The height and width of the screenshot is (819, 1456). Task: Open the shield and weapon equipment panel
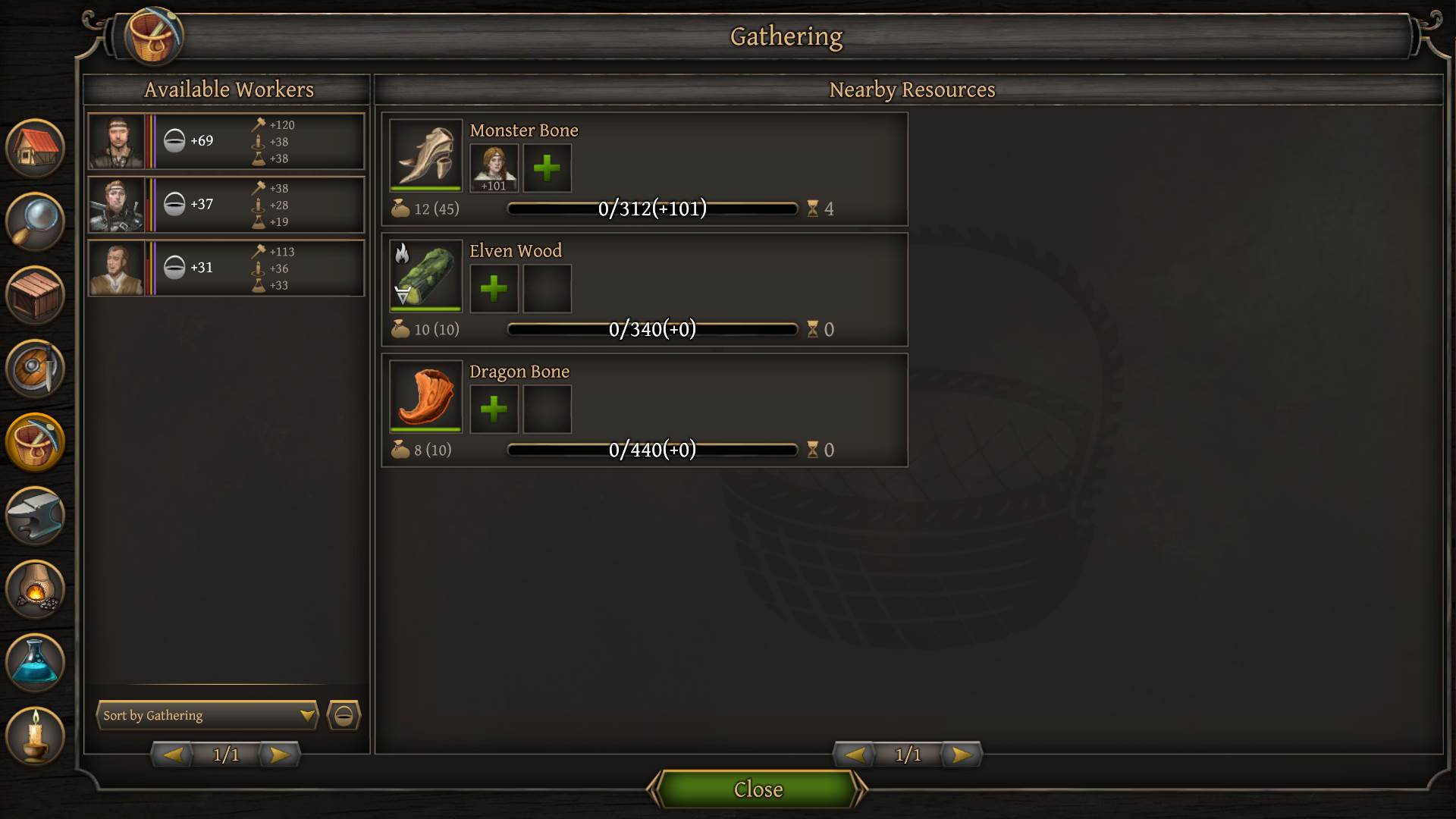tap(35, 369)
